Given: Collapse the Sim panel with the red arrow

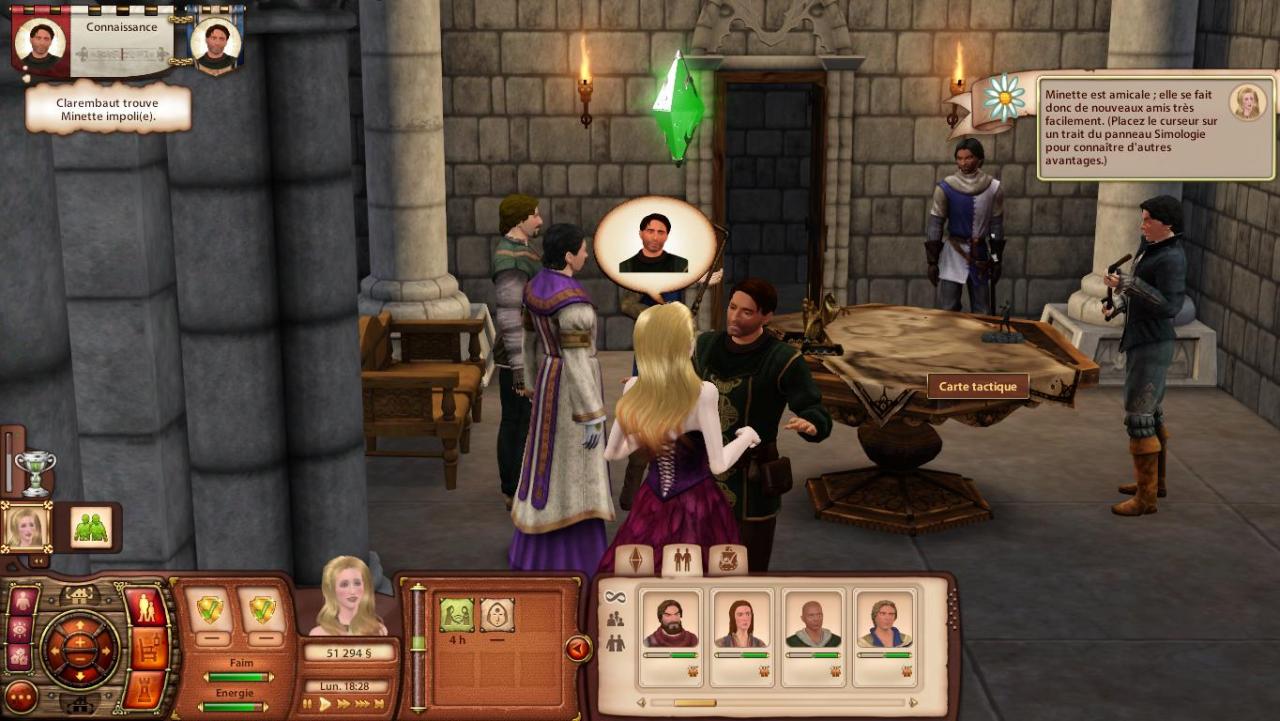Looking at the screenshot, I should tap(578, 649).
